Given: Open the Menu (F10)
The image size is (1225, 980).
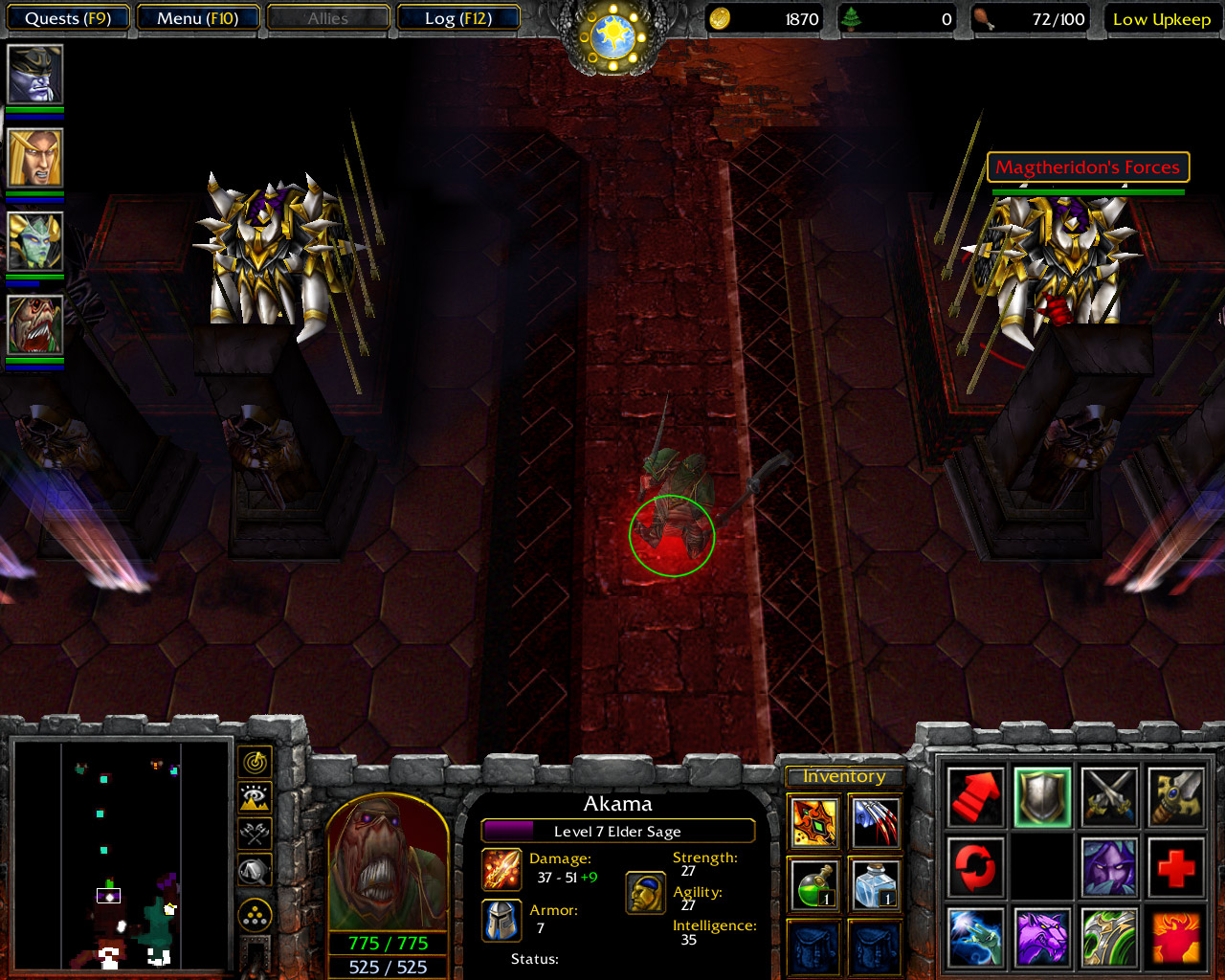Looking at the screenshot, I should (x=198, y=17).
